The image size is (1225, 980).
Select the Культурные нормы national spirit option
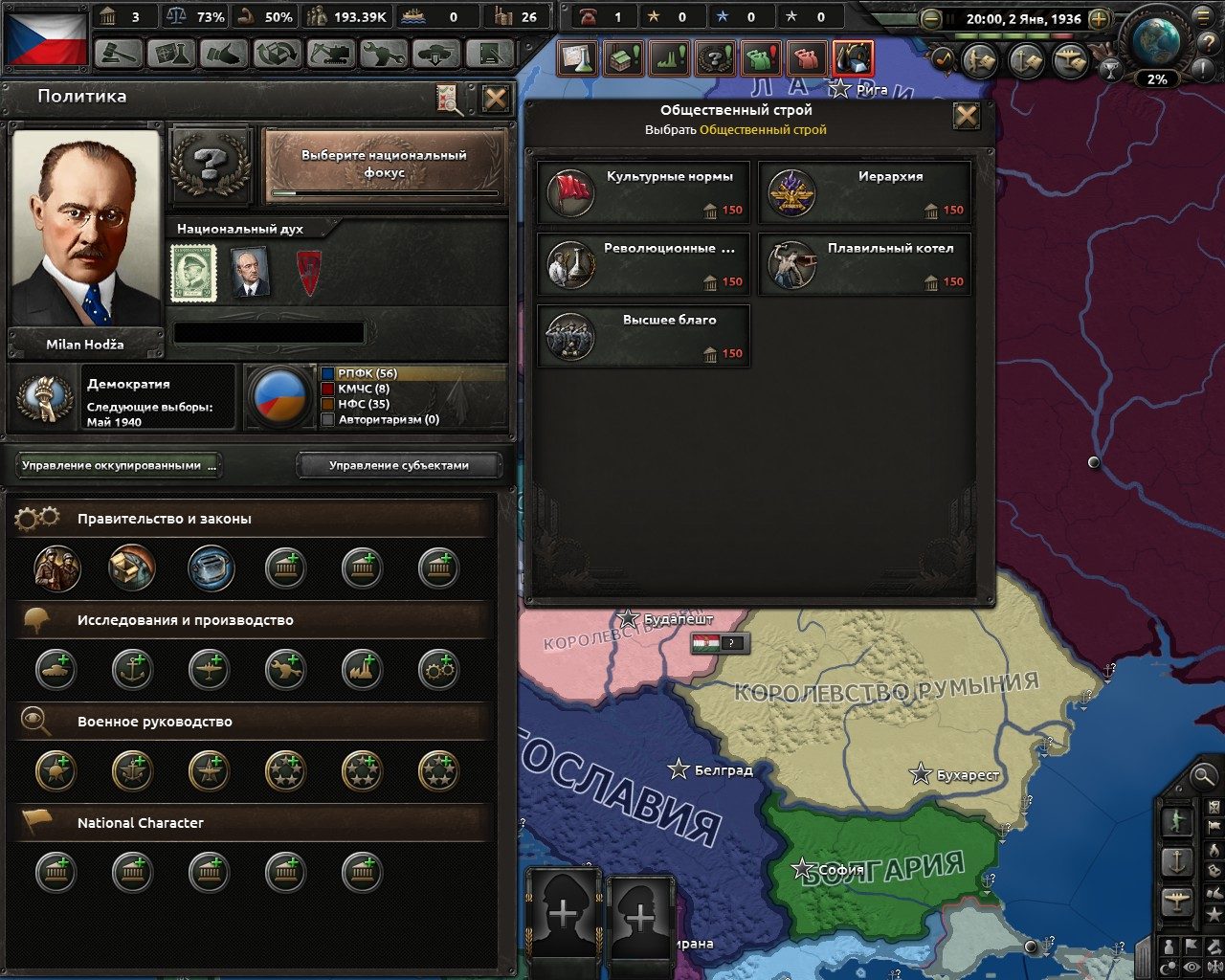tap(642, 191)
